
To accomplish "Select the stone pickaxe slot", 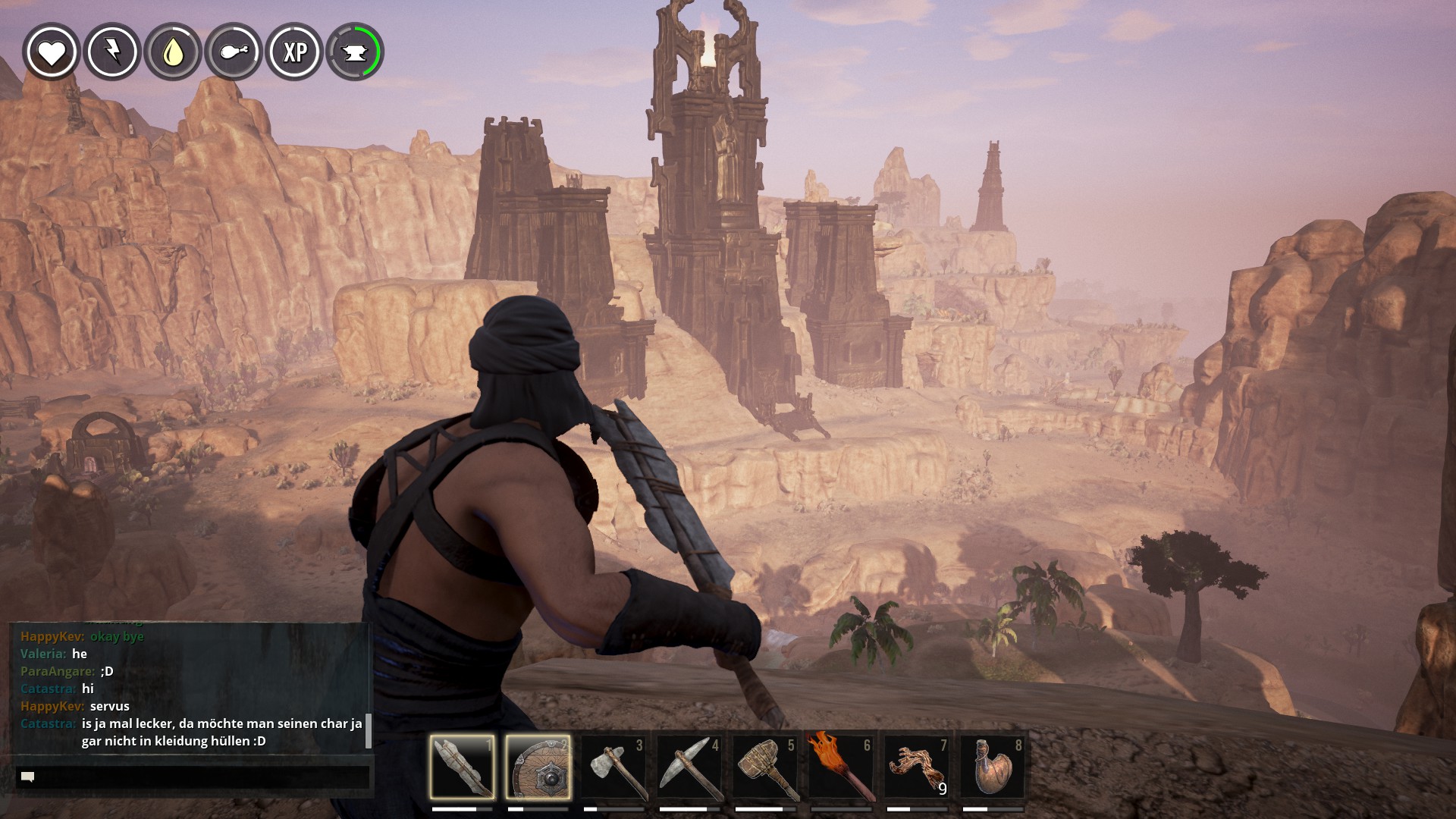I will [689, 767].
